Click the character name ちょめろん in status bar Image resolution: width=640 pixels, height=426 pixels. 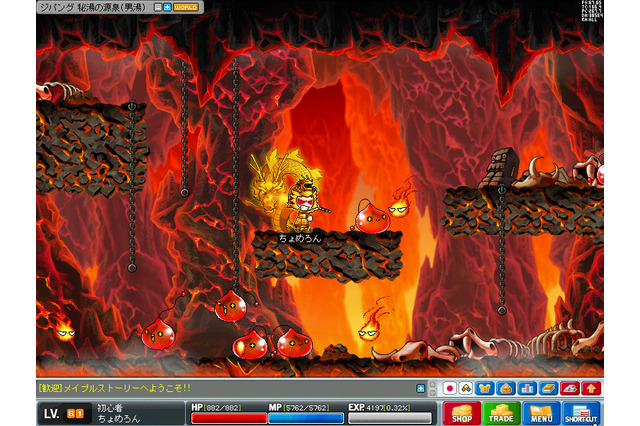click(x=120, y=419)
